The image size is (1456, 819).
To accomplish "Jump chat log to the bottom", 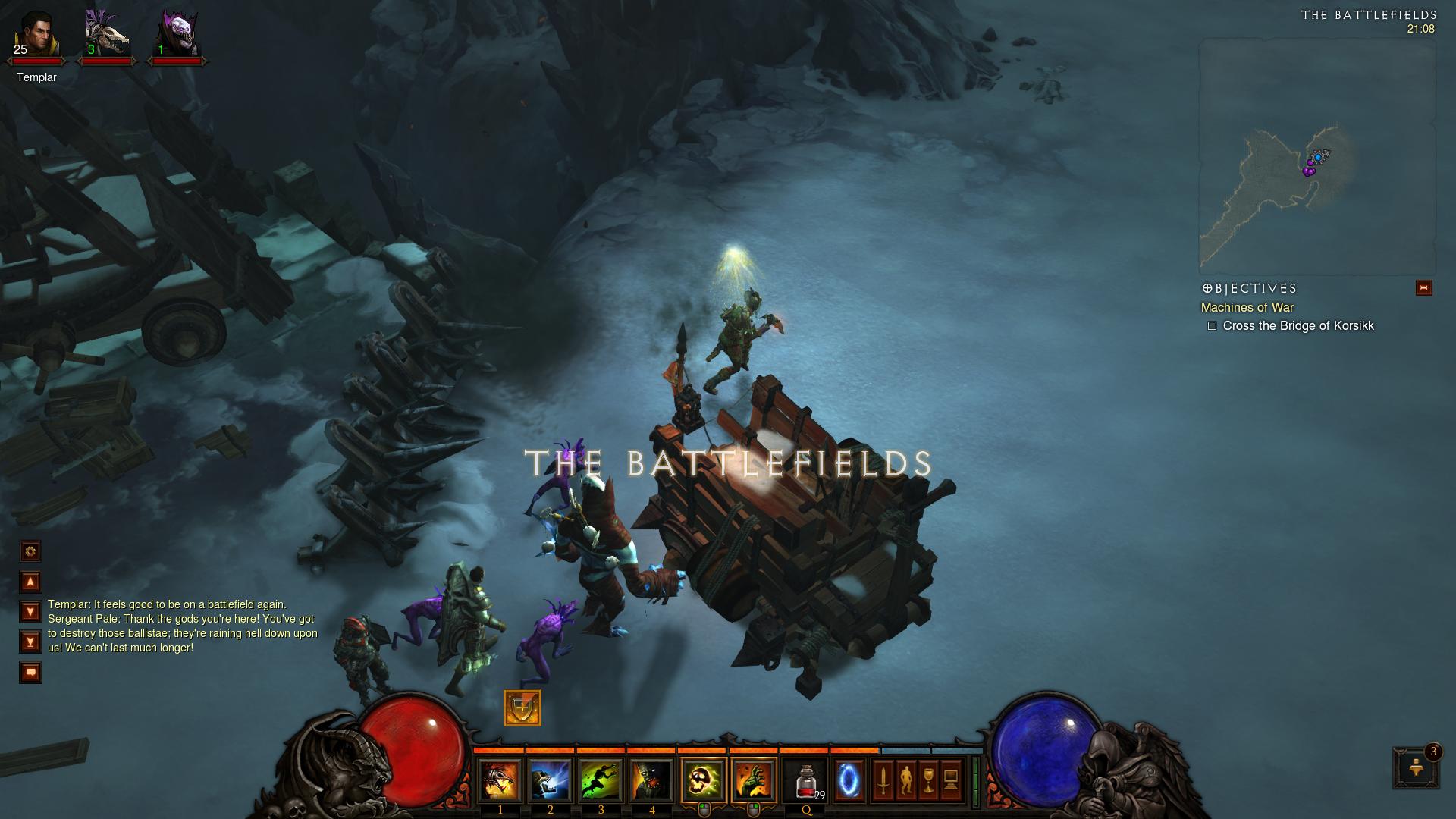I will [30, 642].
